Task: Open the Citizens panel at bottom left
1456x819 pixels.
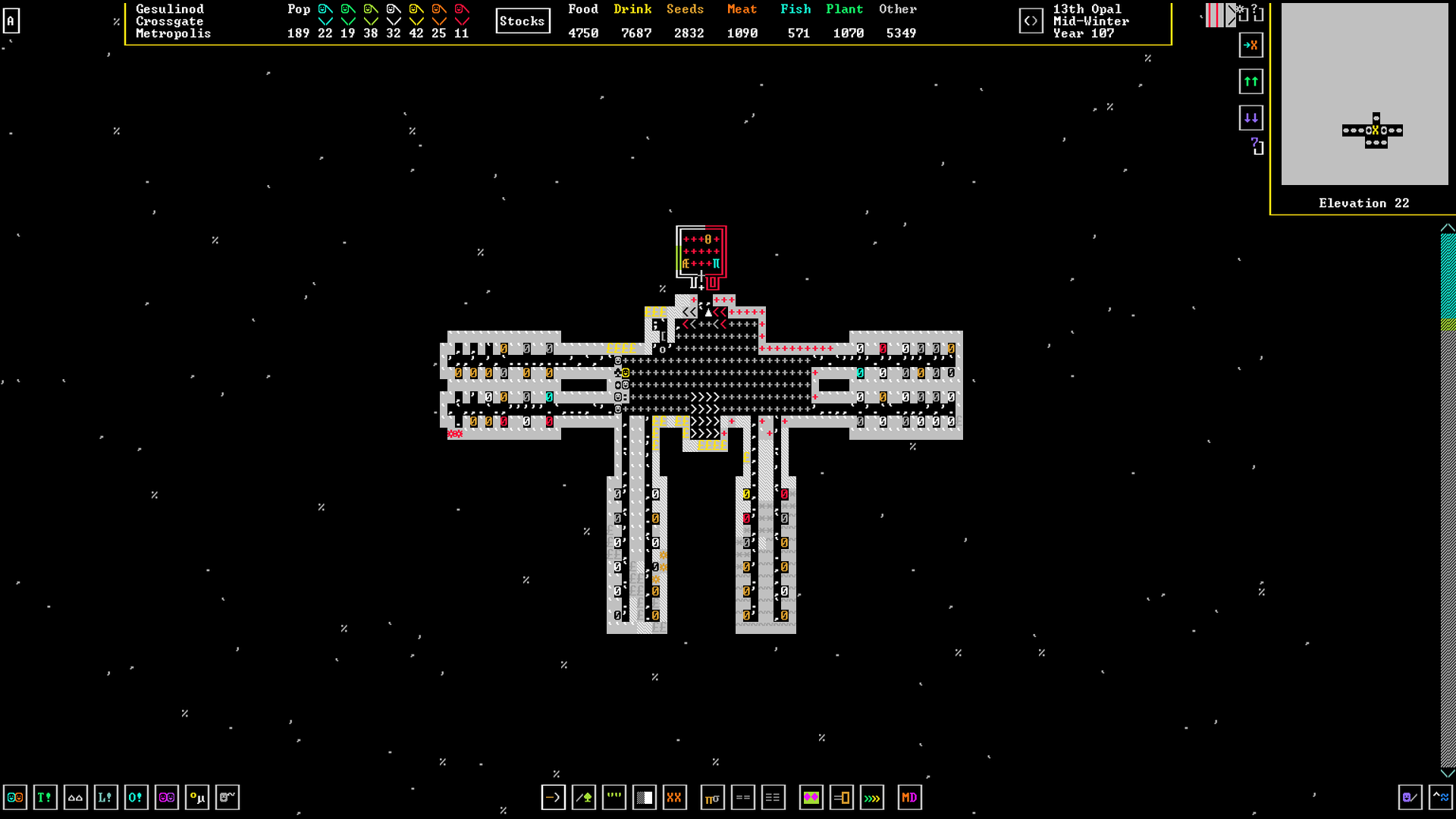Action: click(14, 797)
